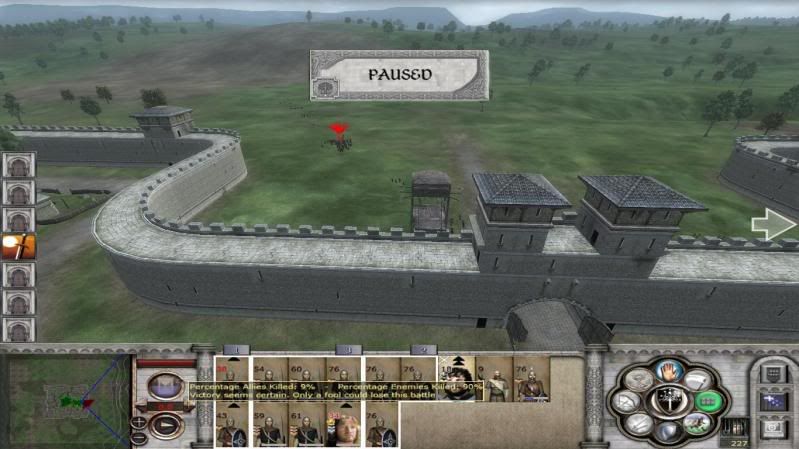Viewport: 799px width, 449px height.
Task: Click the large right-pointing arrow on screen edge
Action: click(x=773, y=225)
